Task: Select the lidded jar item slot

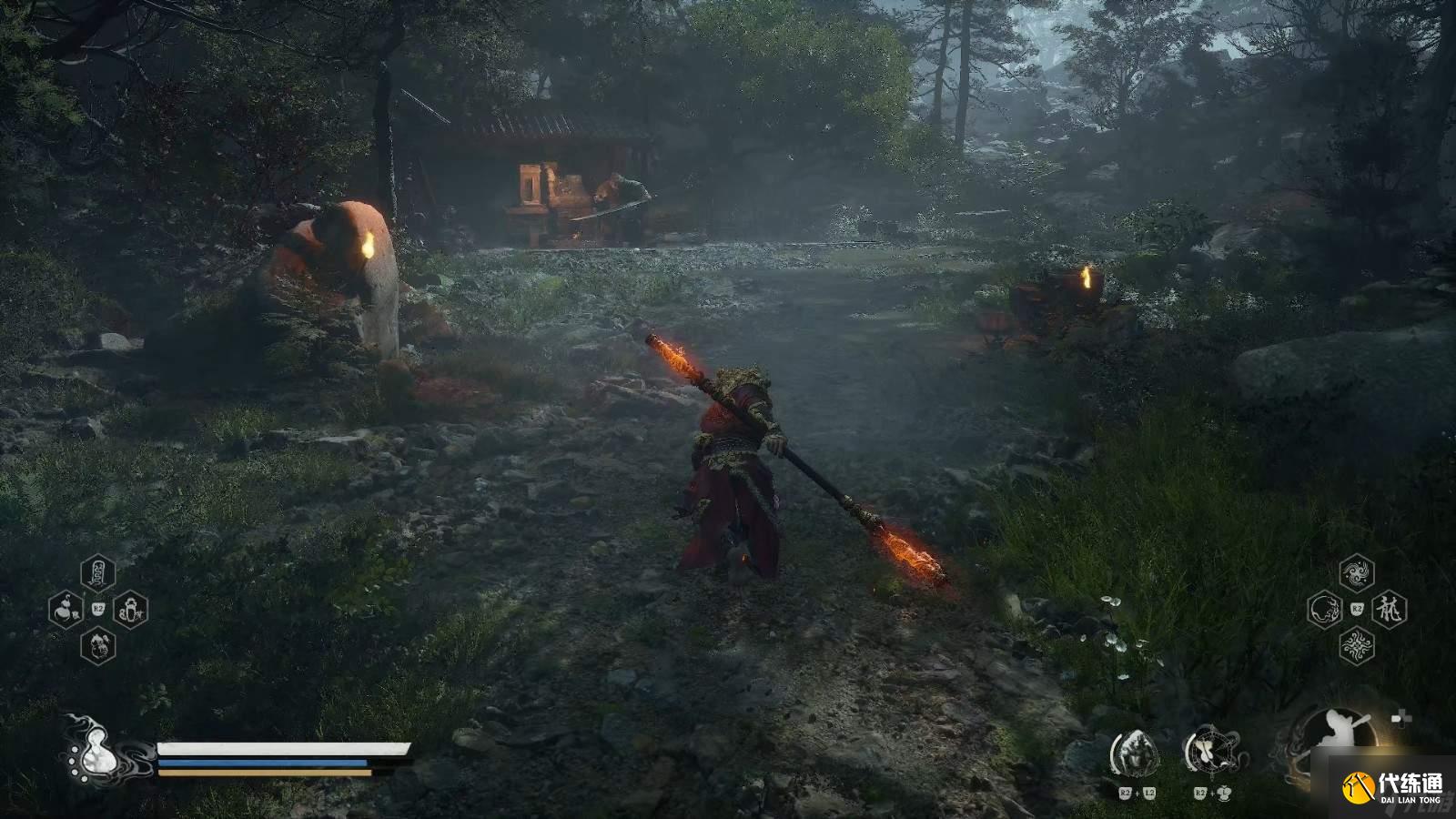Action: [x=131, y=608]
